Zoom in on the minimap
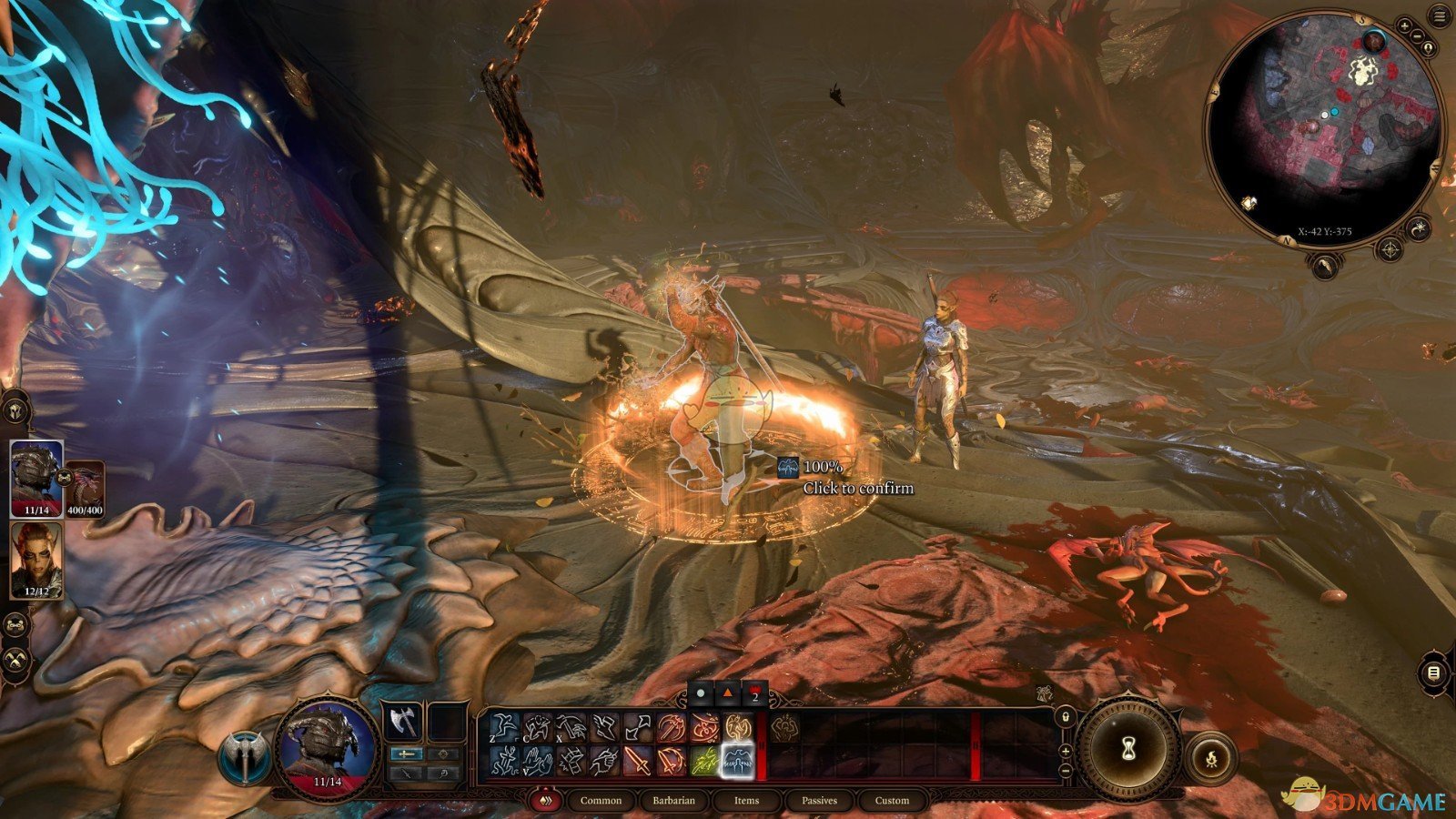This screenshot has height=819, width=1456. [x=1404, y=25]
